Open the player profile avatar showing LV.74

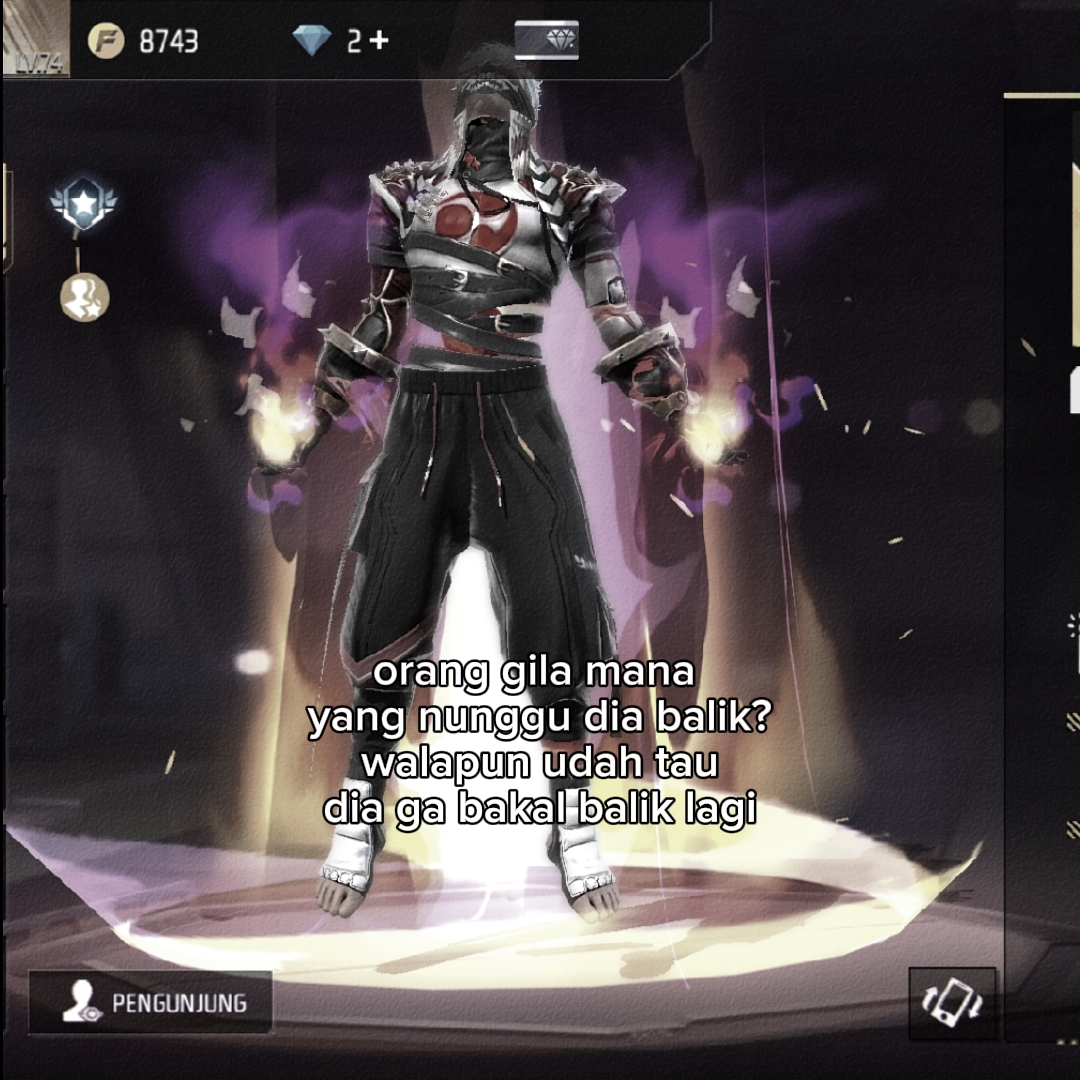click(36, 38)
